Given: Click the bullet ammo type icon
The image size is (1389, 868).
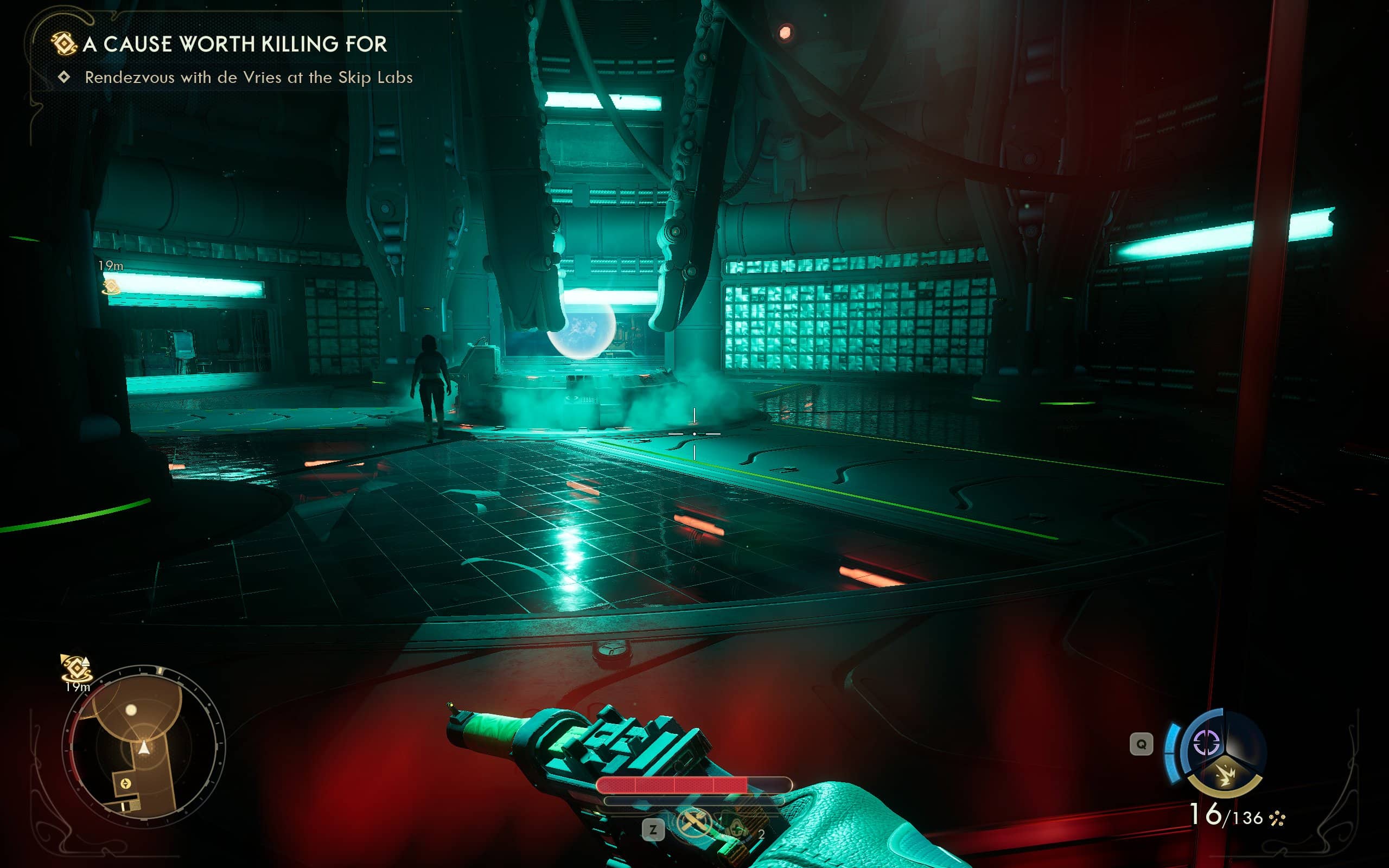Looking at the screenshot, I should click(1278, 818).
